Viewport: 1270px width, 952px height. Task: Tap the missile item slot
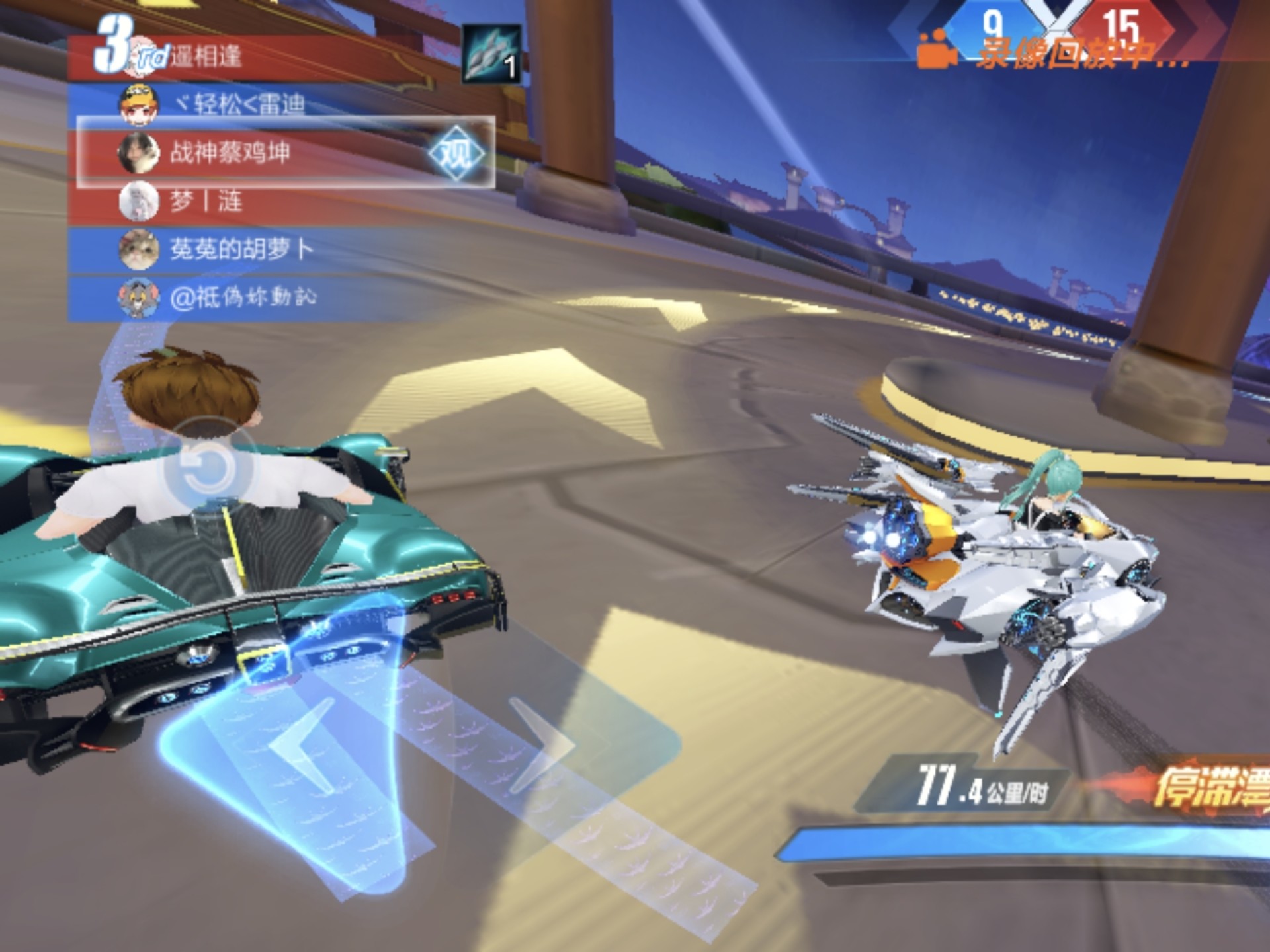[x=491, y=54]
